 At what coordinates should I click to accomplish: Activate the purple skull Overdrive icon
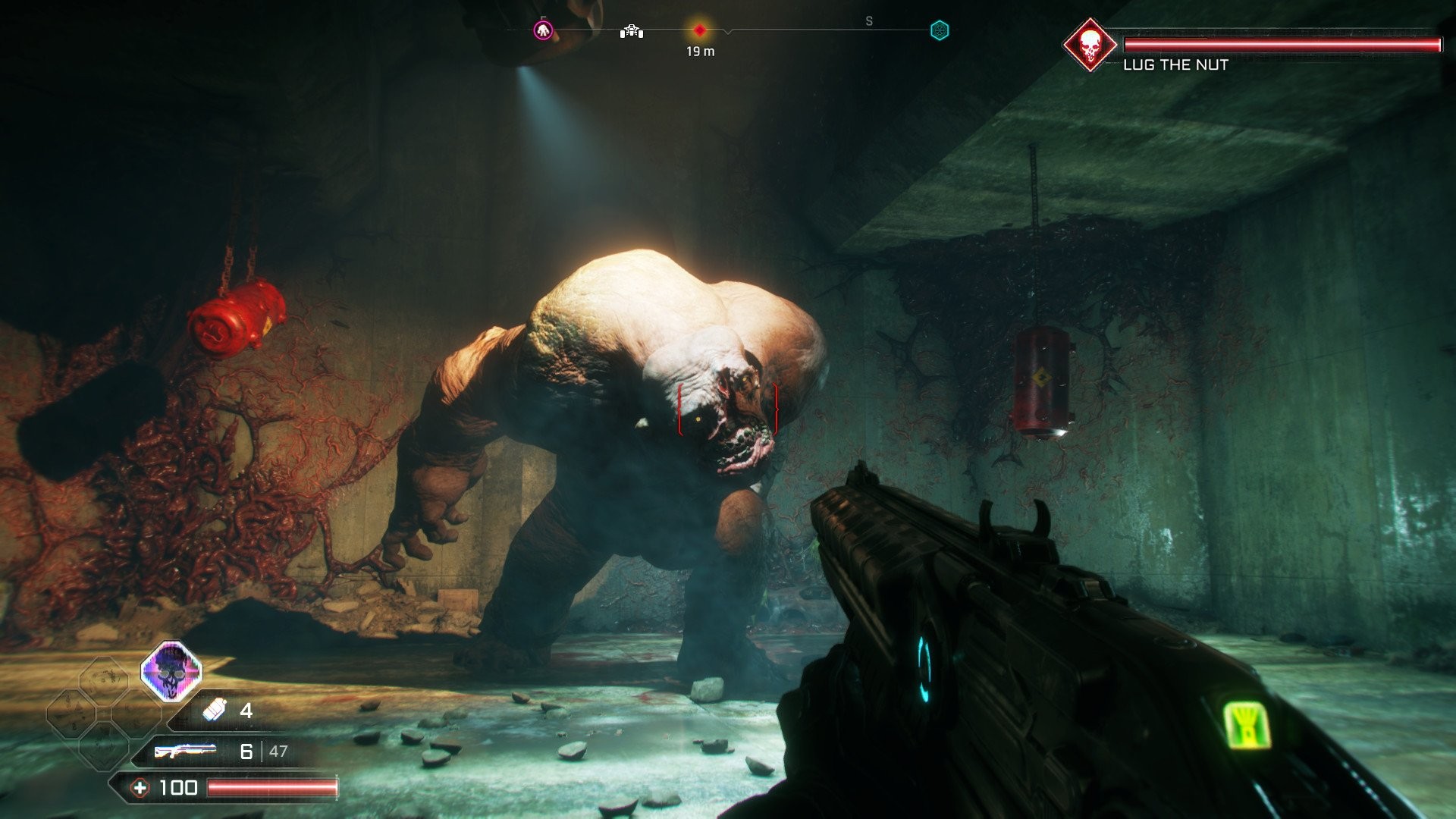point(172,671)
